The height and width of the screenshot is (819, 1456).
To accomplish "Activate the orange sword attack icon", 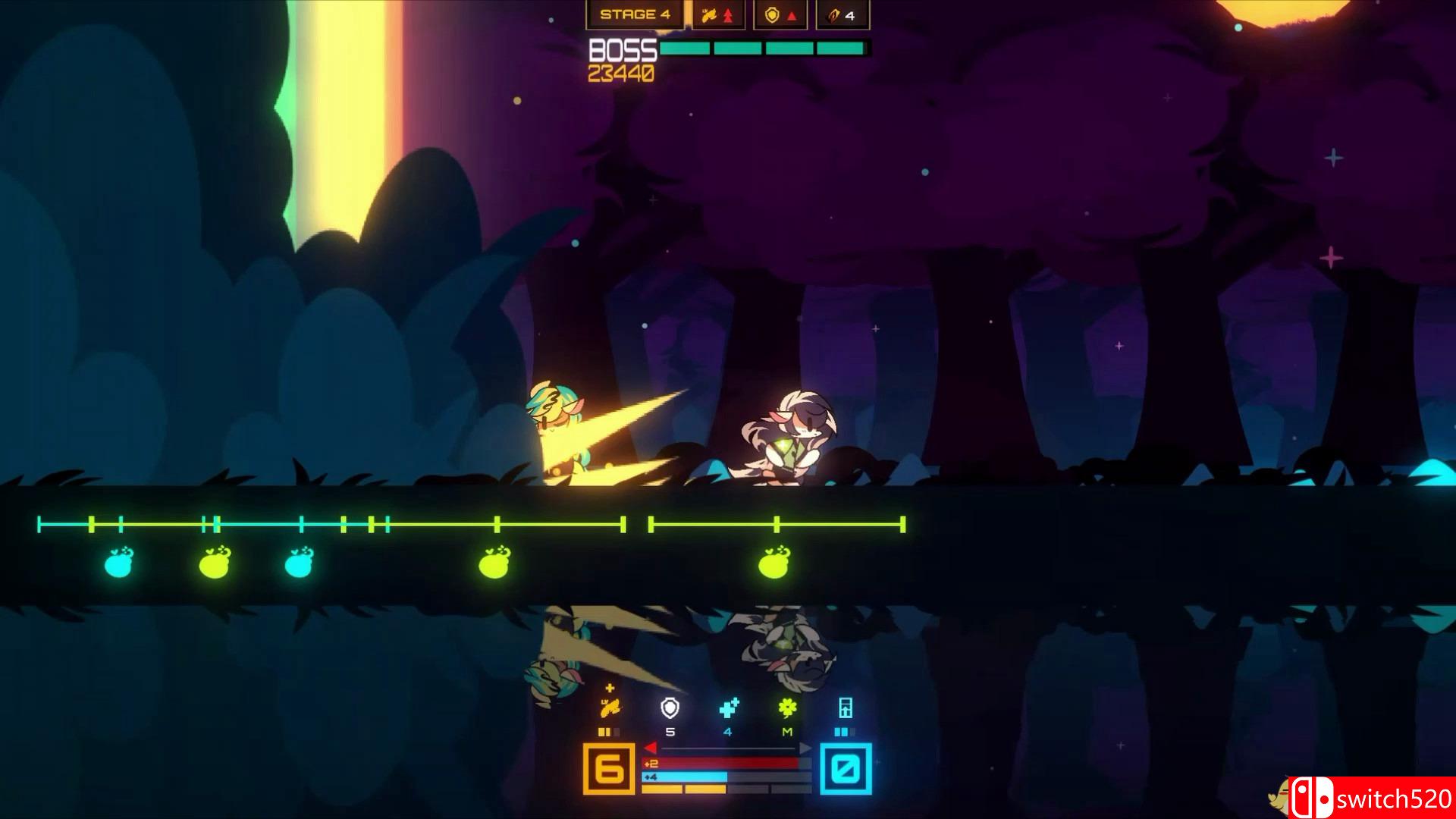I will pyautogui.click(x=610, y=708).
